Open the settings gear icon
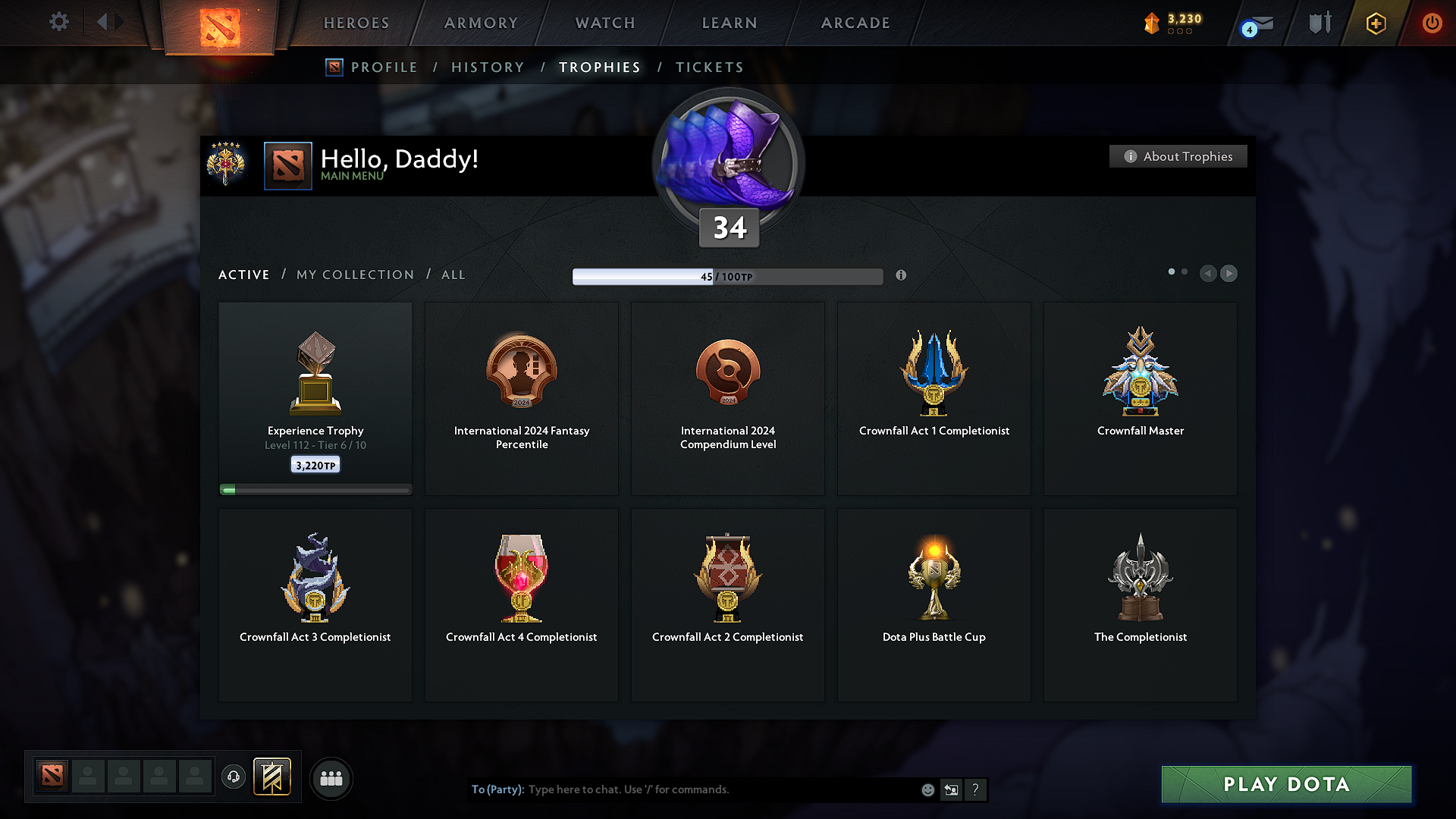Image resolution: width=1456 pixels, height=819 pixels. [58, 22]
